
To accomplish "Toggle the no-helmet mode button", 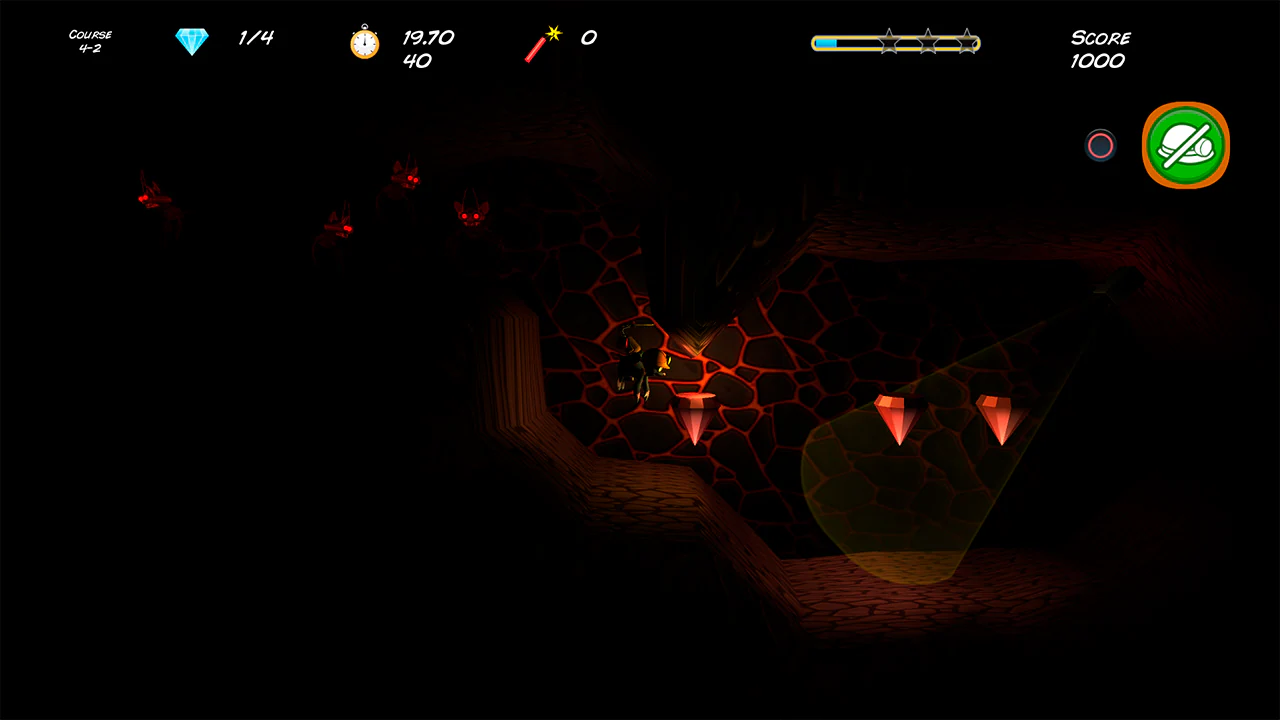I will [x=1185, y=145].
